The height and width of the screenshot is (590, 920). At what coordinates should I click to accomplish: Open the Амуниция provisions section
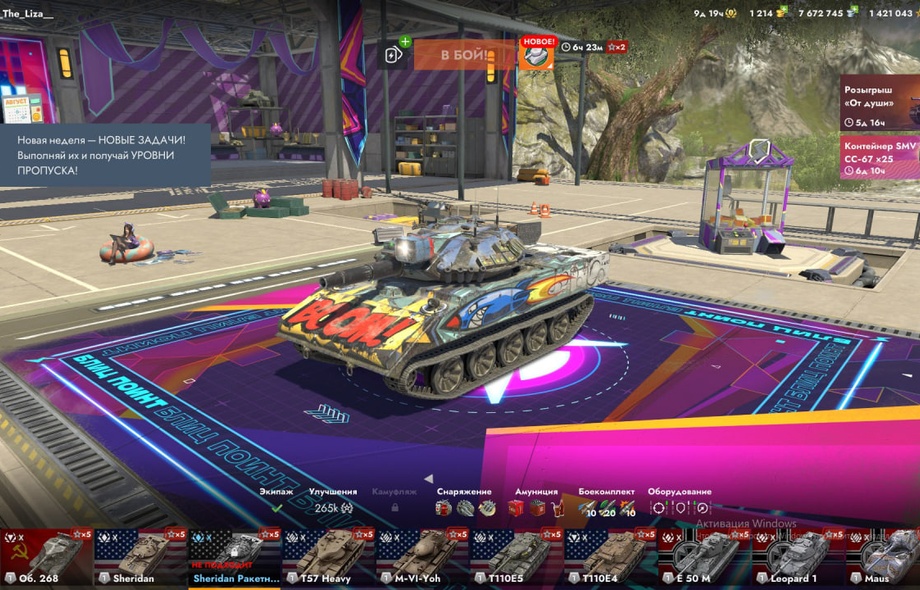[x=536, y=502]
